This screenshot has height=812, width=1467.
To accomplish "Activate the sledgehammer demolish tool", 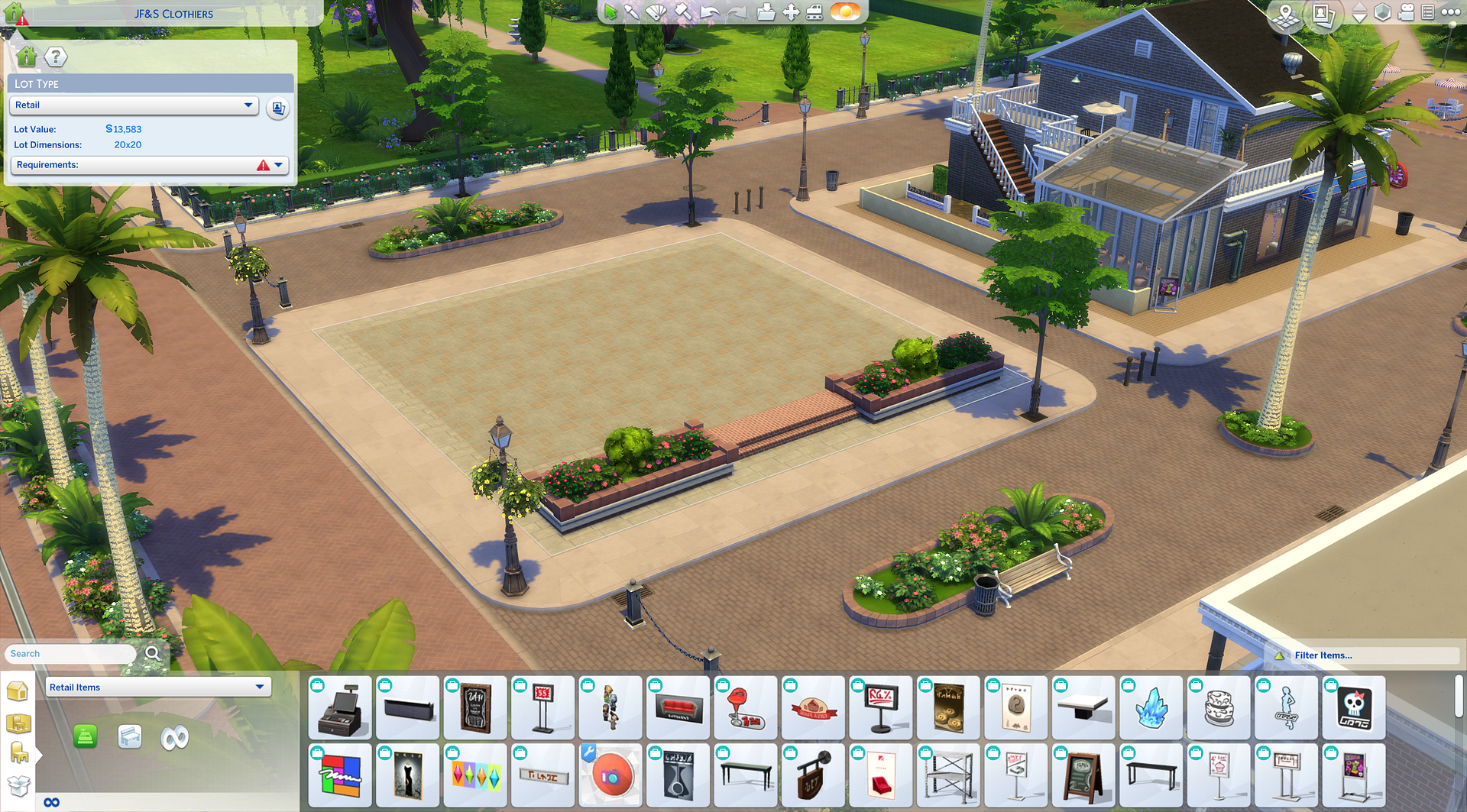I will pos(683,12).
